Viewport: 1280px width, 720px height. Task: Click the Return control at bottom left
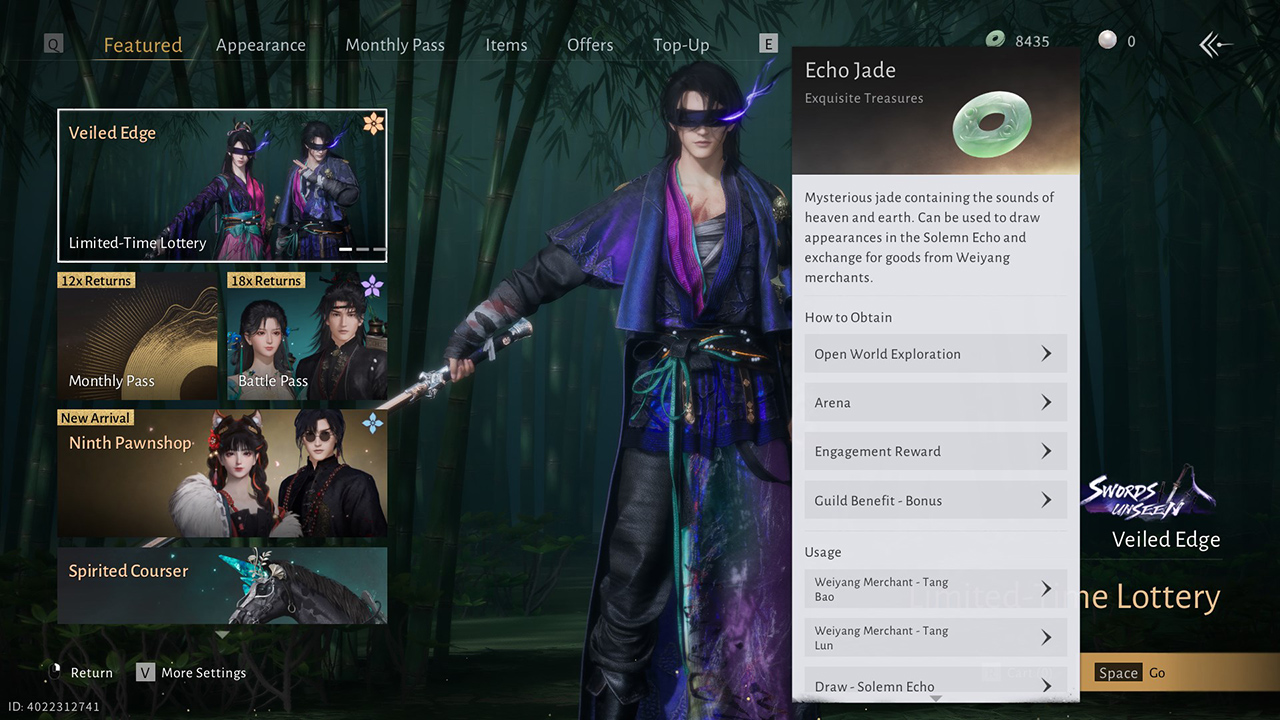pyautogui.click(x=91, y=672)
